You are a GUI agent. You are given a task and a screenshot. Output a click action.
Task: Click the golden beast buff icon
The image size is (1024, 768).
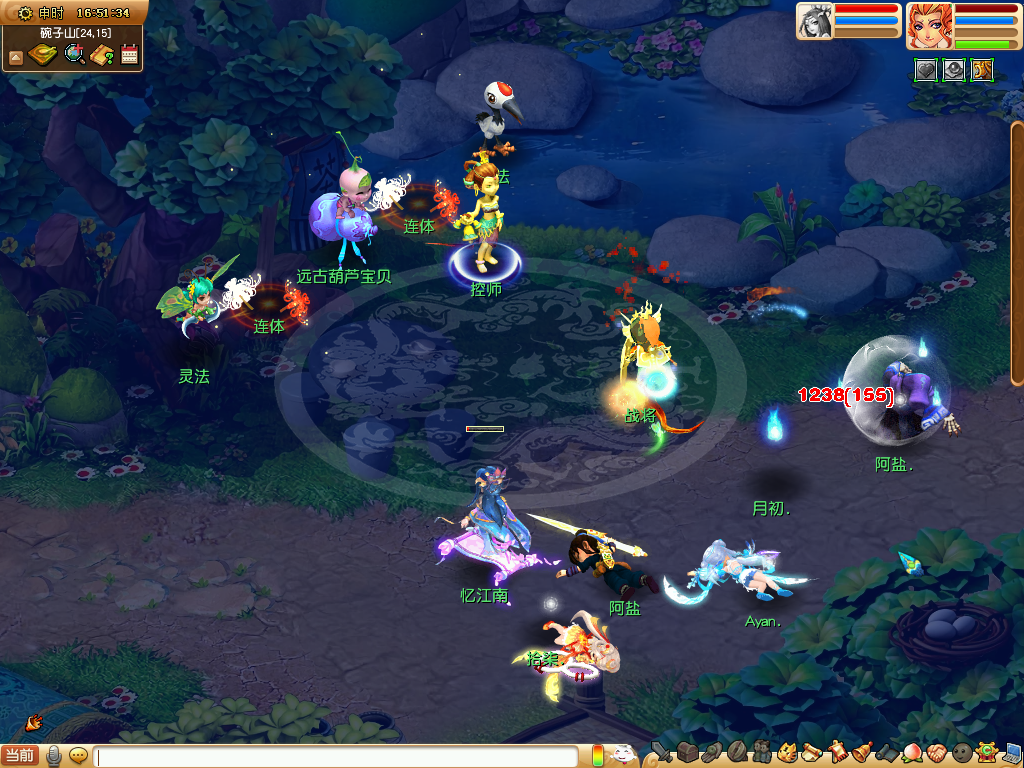[x=982, y=69]
